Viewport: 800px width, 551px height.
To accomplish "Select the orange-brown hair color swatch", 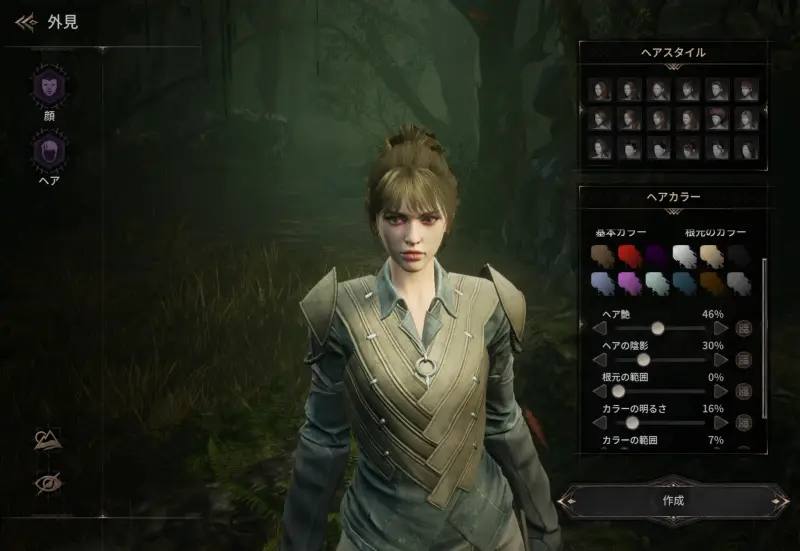I will 711,284.
